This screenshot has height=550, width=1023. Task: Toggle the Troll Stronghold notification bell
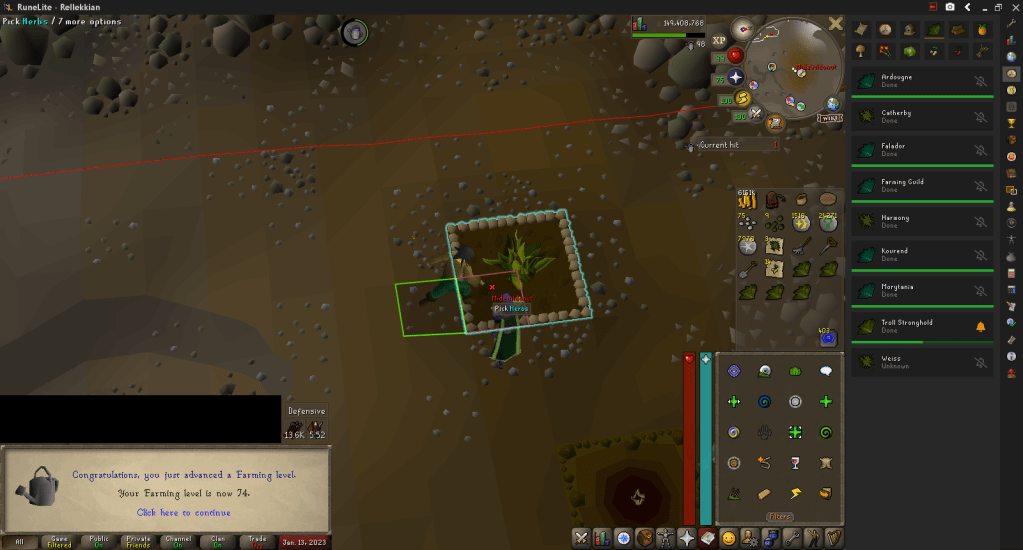(980, 327)
